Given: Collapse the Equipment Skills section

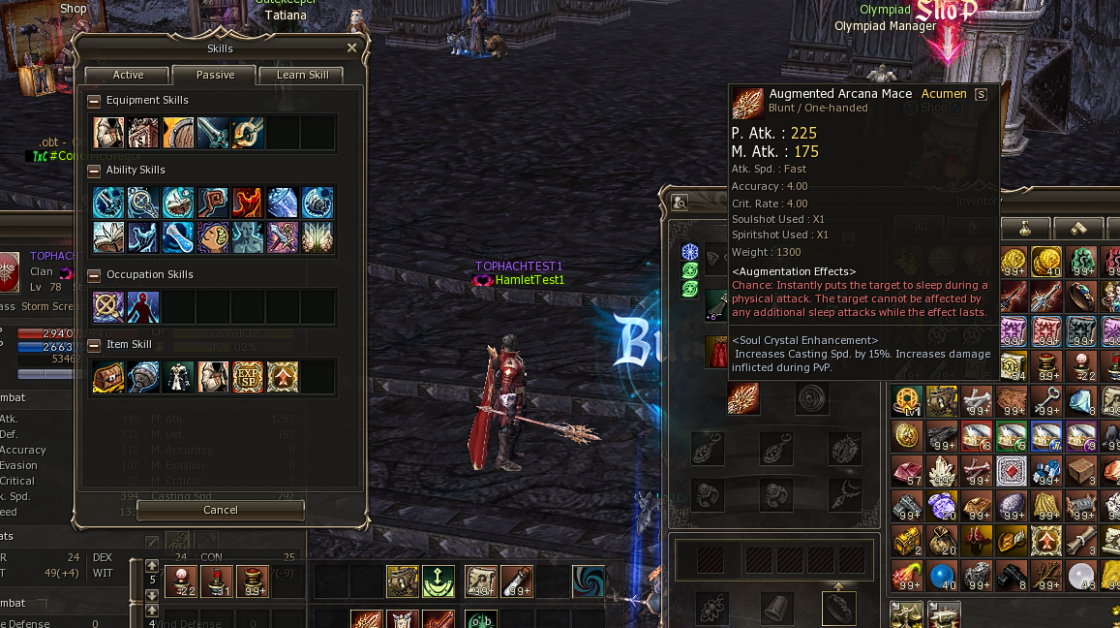Looking at the screenshot, I should (94, 101).
